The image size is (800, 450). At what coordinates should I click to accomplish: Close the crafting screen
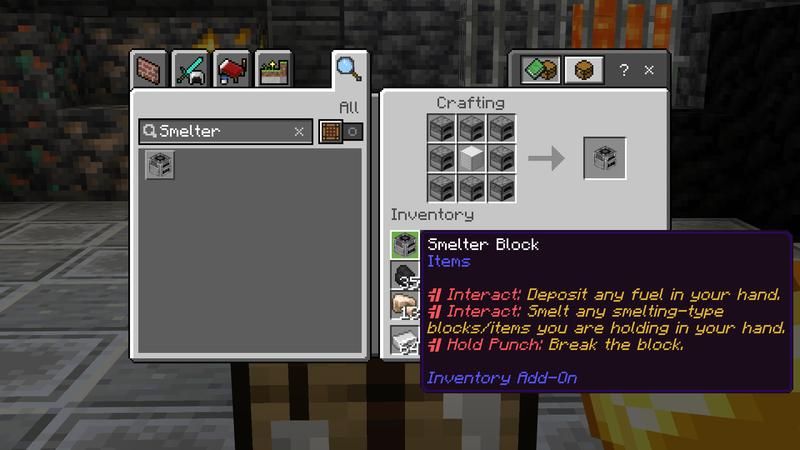coord(650,71)
